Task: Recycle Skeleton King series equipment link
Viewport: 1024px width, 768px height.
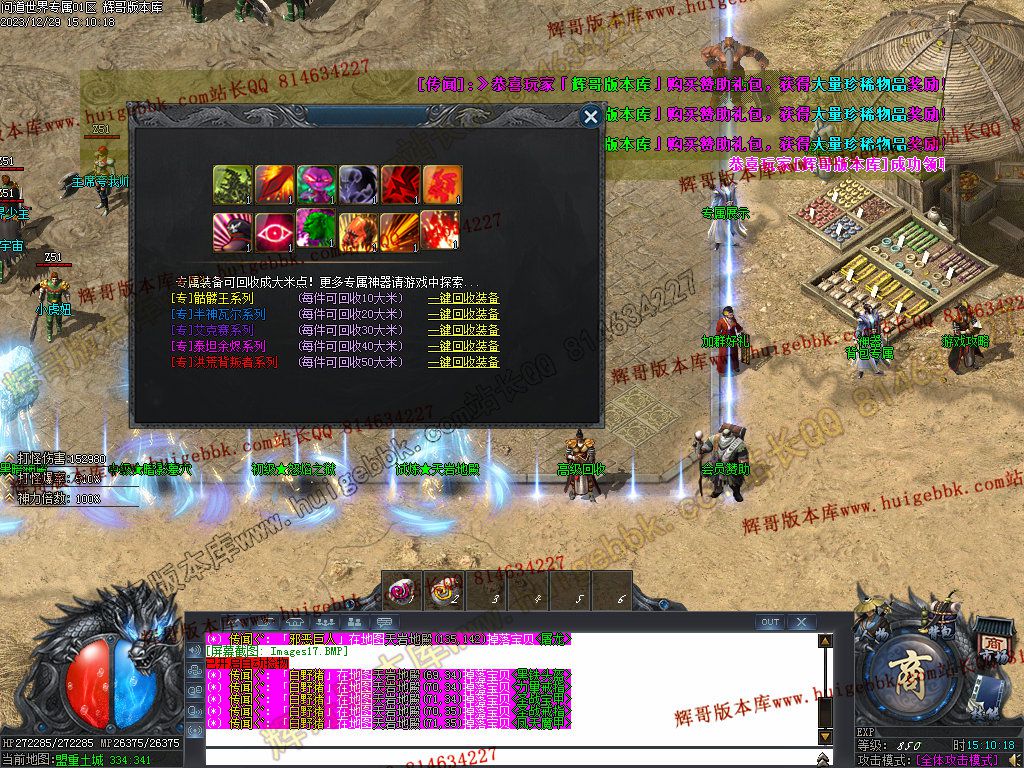Action: 463,298
